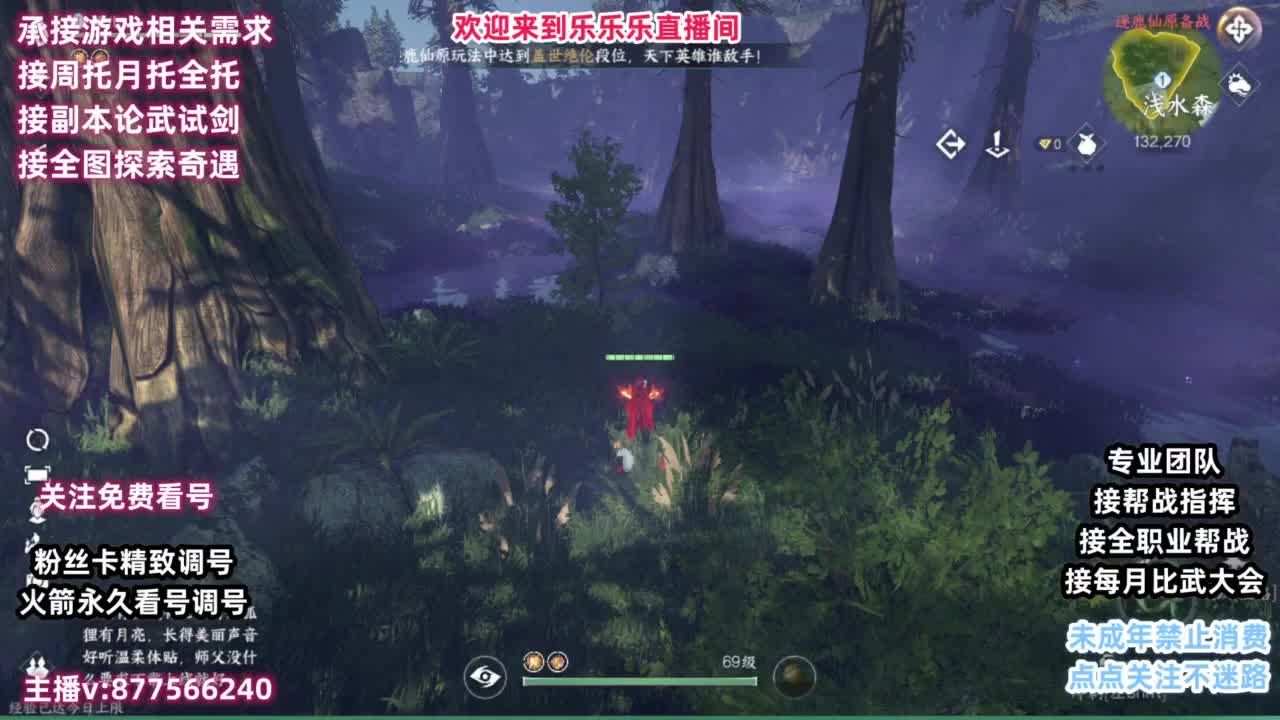Open the minimap expand icon on the compass
Image resolution: width=1280 pixels, height=720 pixels.
click(x=1239, y=30)
